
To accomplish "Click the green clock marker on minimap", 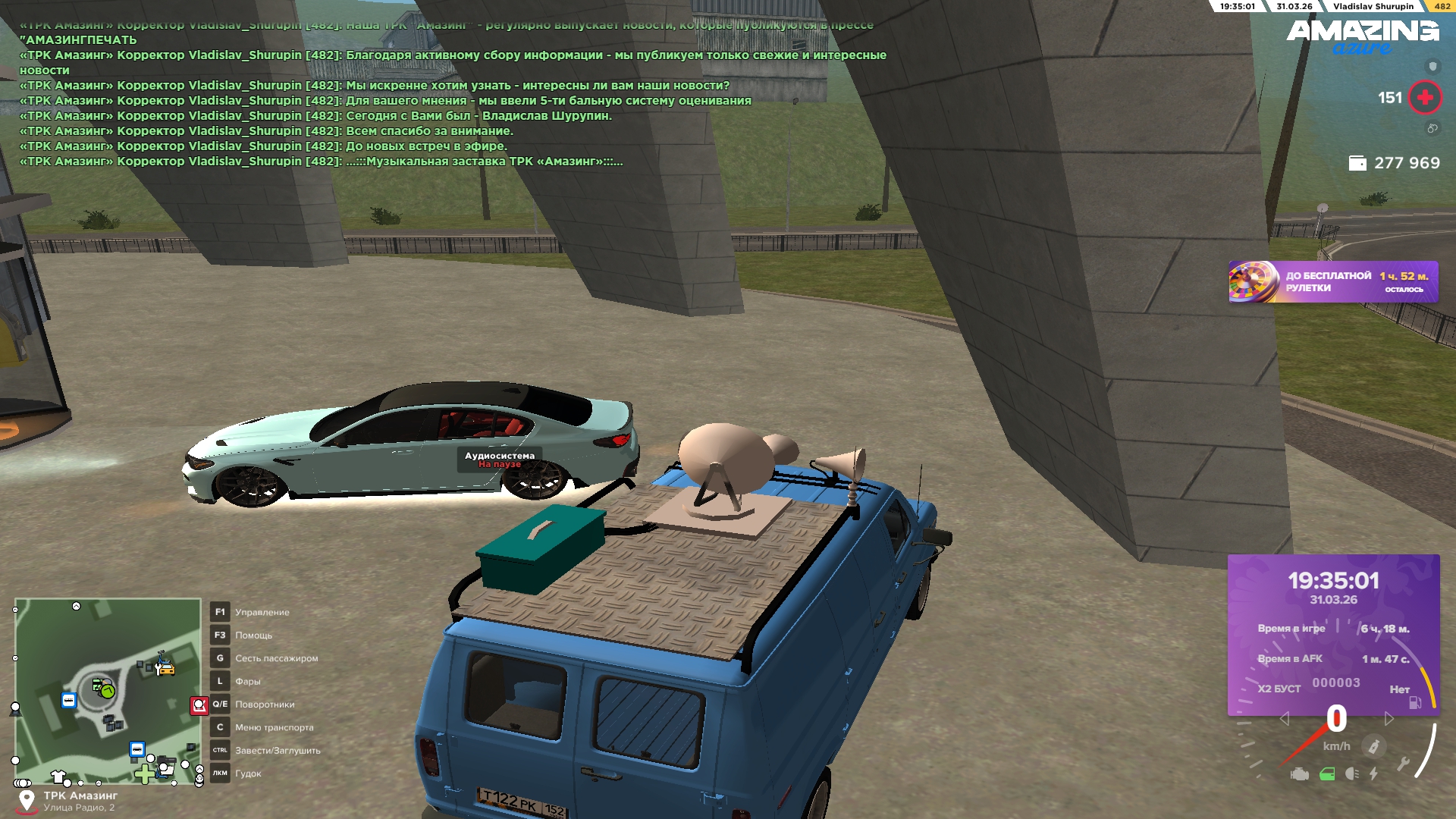I will 107,691.
